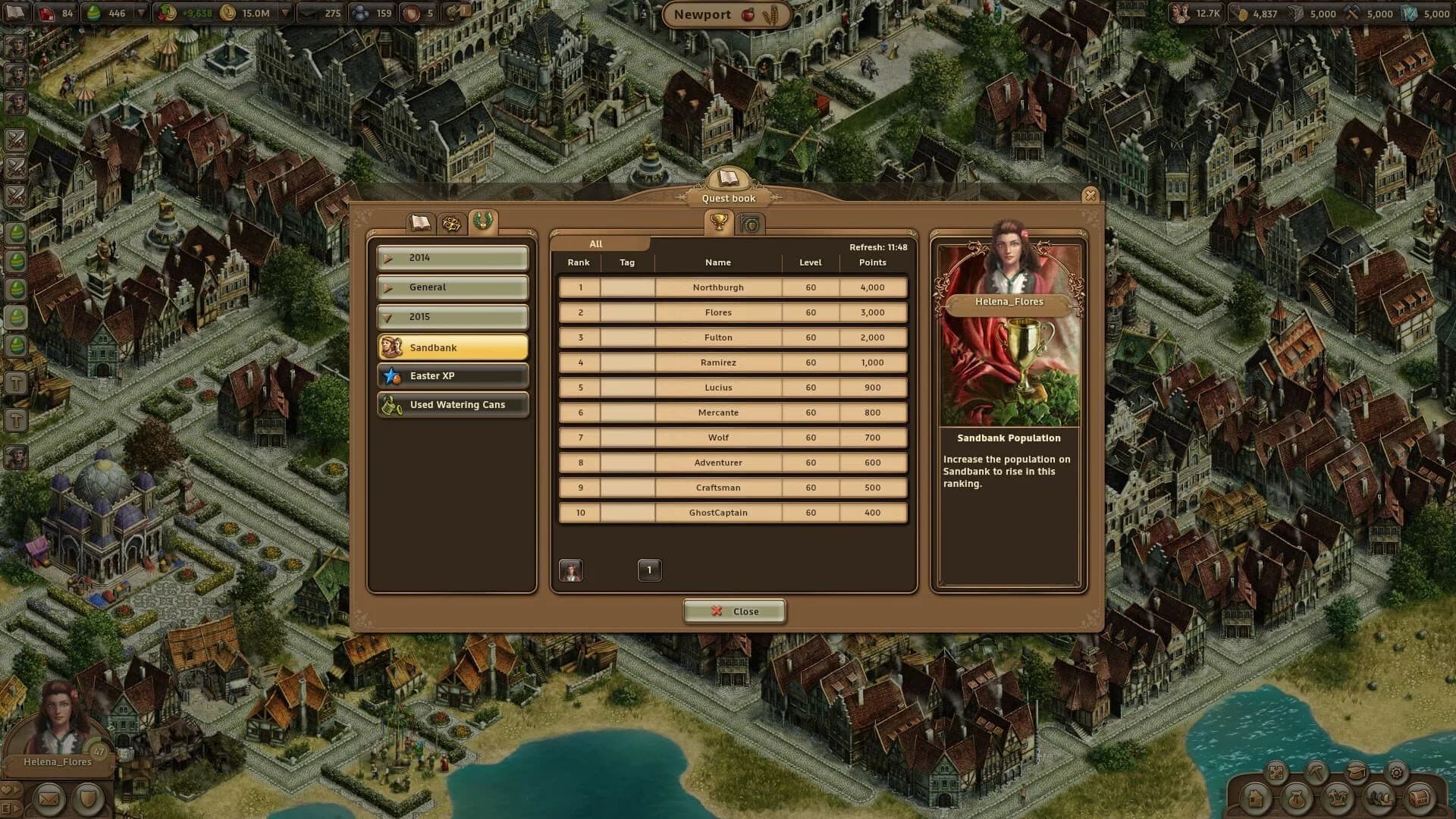Click page 1 in the leaderboard pagination
The width and height of the screenshot is (1456, 819).
pos(649,570)
